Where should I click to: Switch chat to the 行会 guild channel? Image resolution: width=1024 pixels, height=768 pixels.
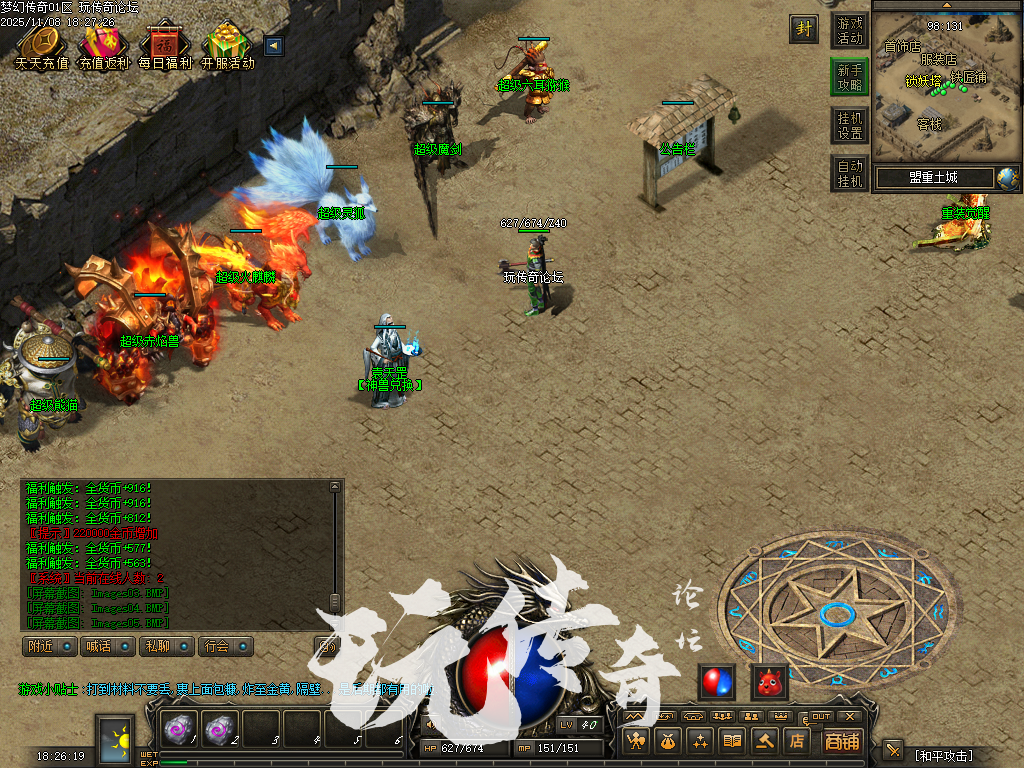tap(223, 646)
